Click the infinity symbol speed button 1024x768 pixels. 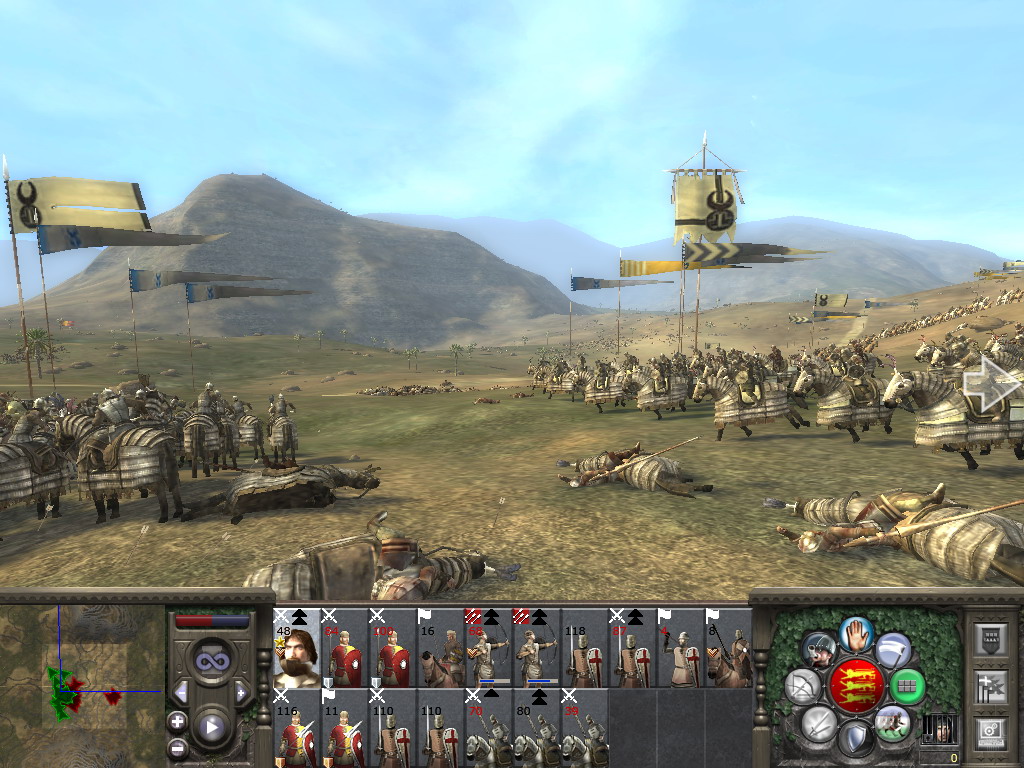[x=210, y=661]
